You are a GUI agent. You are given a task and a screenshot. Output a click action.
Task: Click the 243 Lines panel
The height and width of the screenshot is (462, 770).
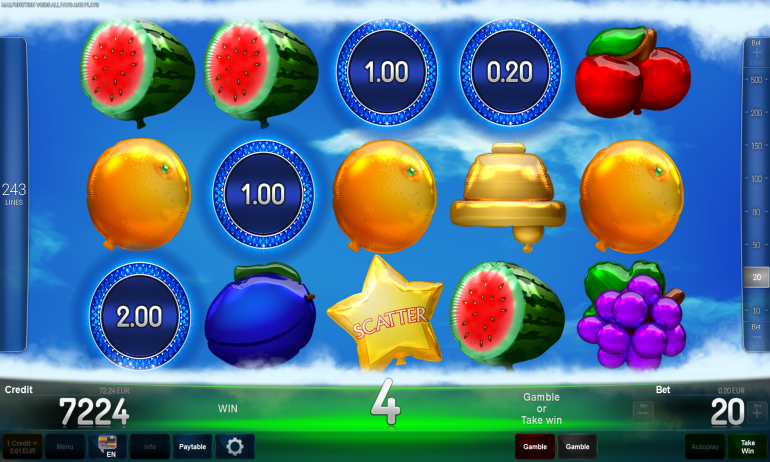[13, 194]
